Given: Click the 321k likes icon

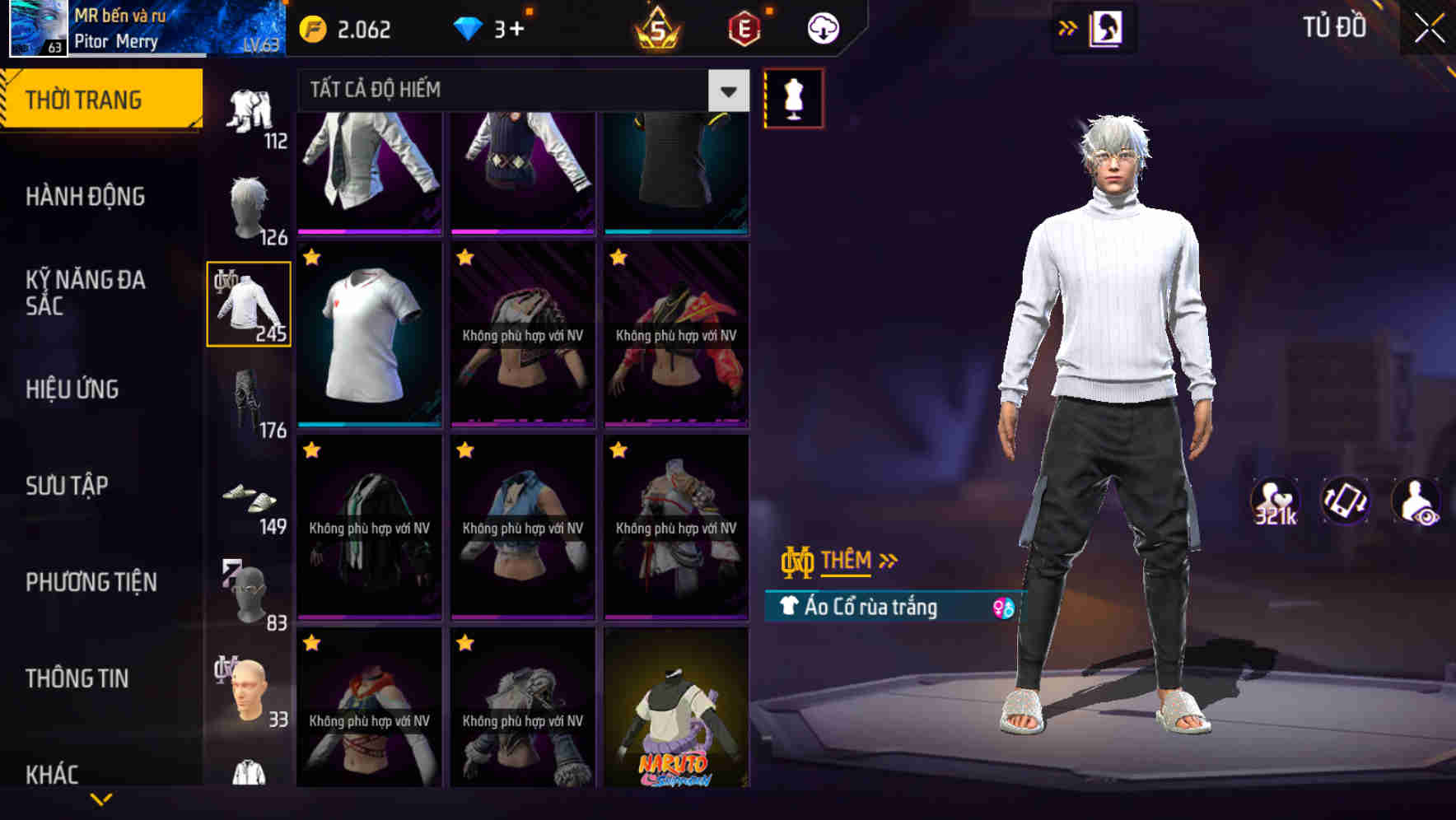Looking at the screenshot, I should (1276, 501).
